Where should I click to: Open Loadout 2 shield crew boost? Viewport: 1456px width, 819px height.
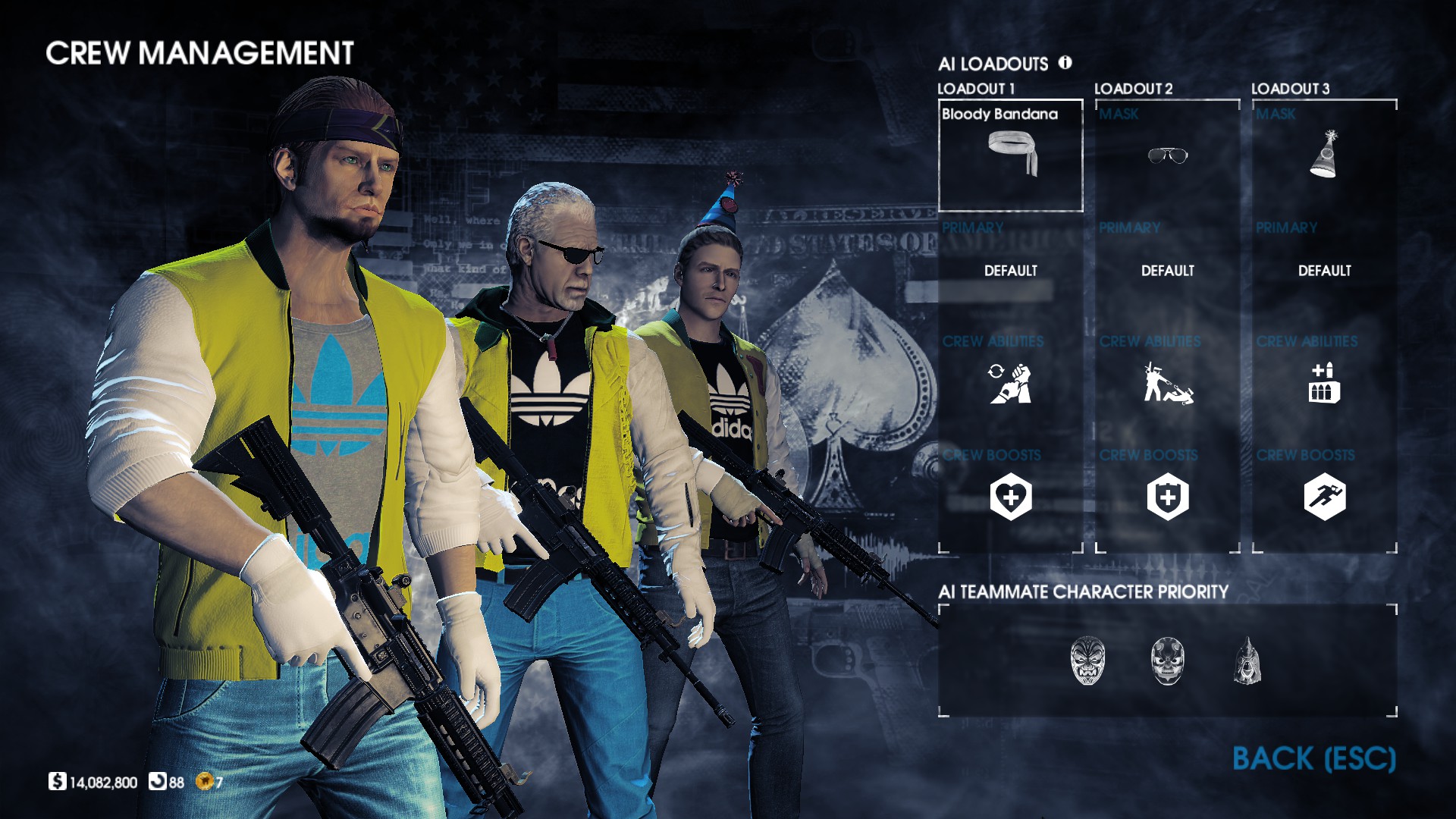pos(1167,497)
